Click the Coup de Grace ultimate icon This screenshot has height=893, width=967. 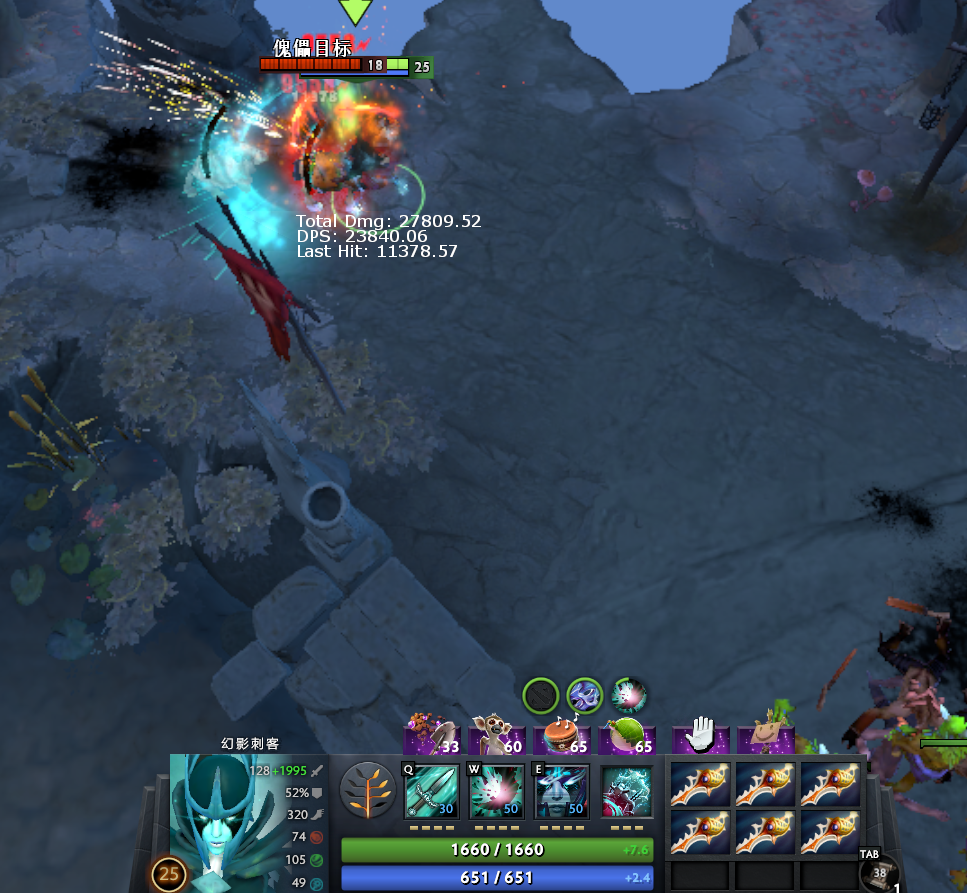(627, 792)
